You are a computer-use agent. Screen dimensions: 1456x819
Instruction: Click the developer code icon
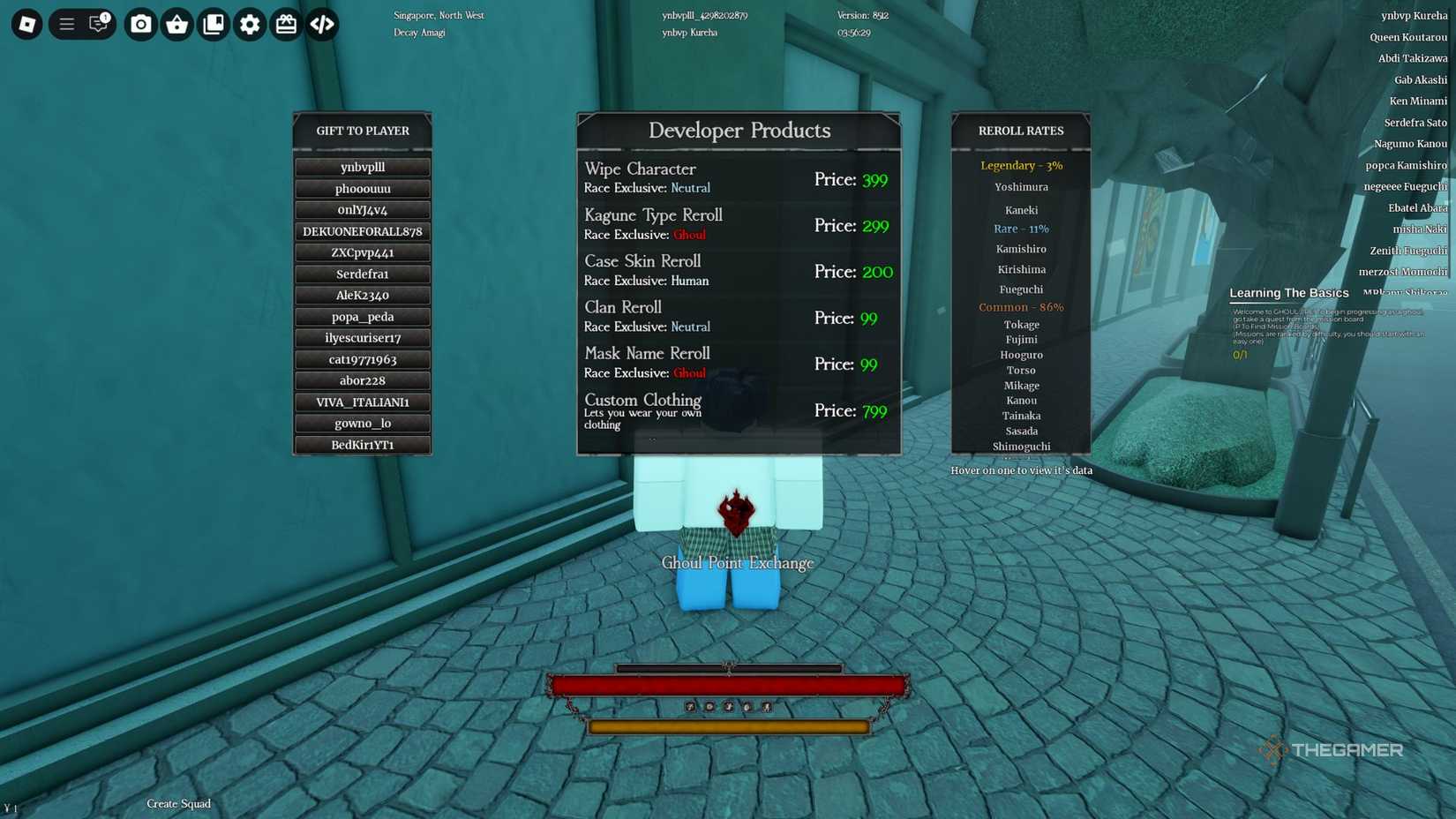point(322,24)
